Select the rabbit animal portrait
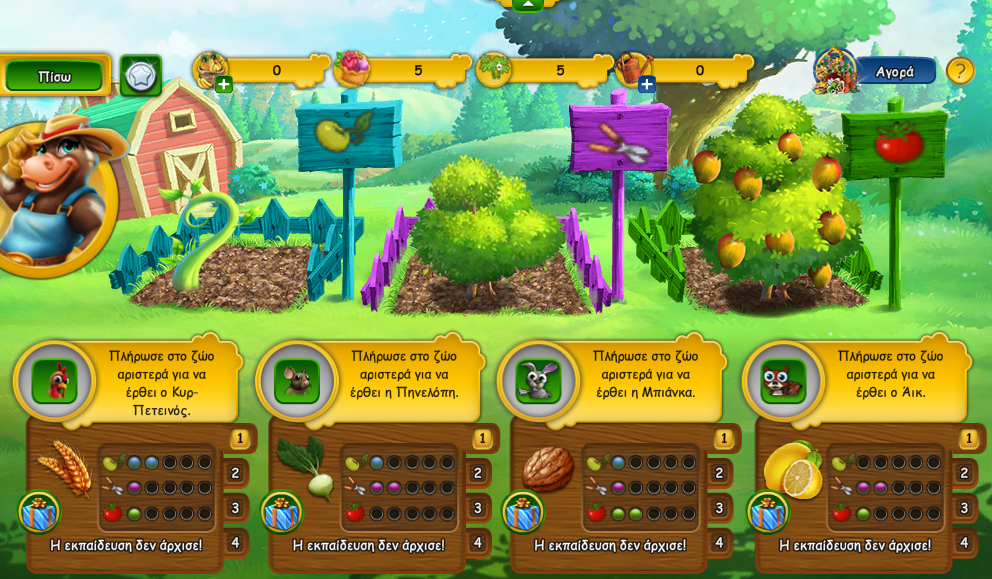The height and width of the screenshot is (579, 992). click(538, 381)
